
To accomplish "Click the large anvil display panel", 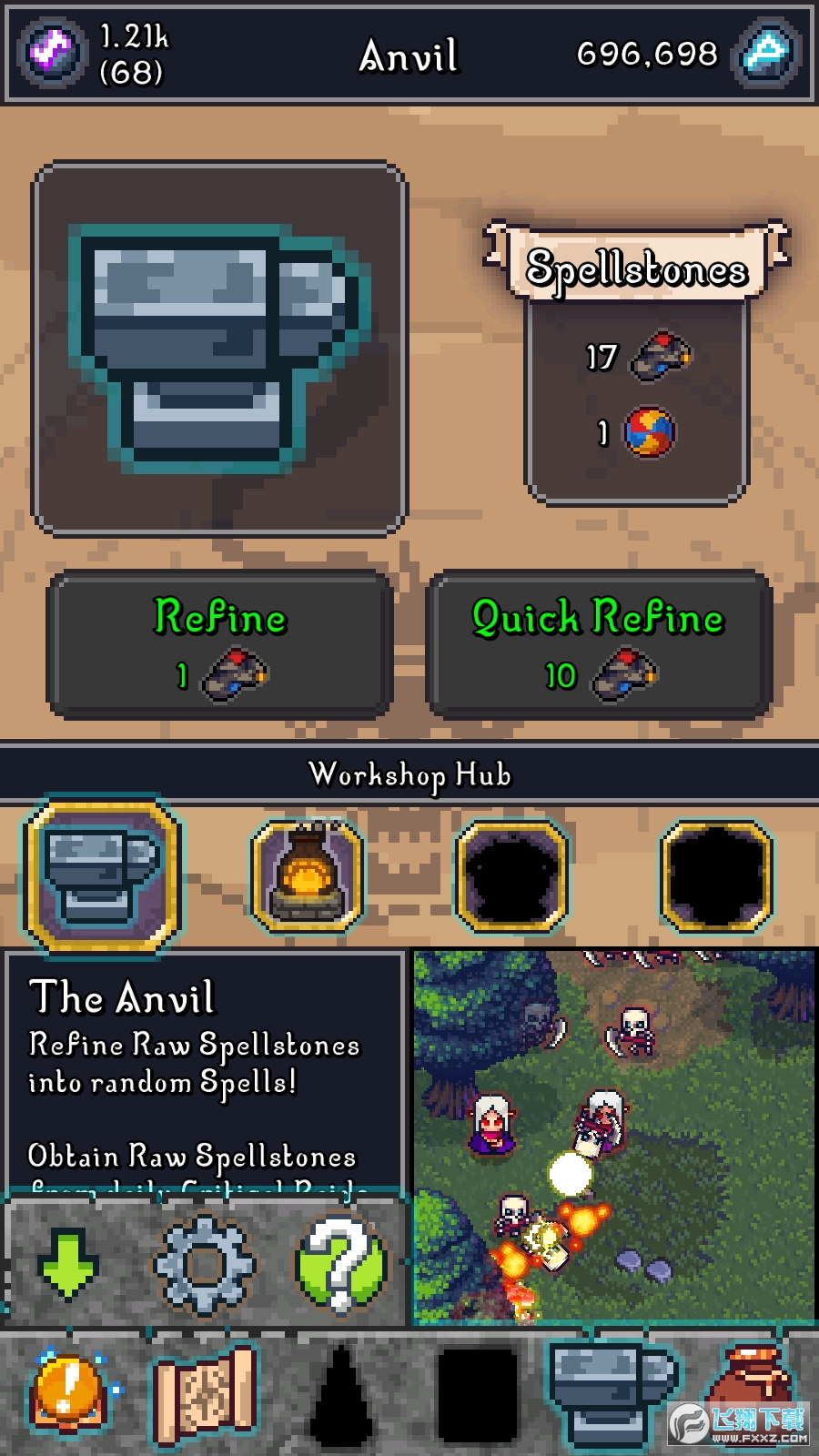I will coord(219,349).
